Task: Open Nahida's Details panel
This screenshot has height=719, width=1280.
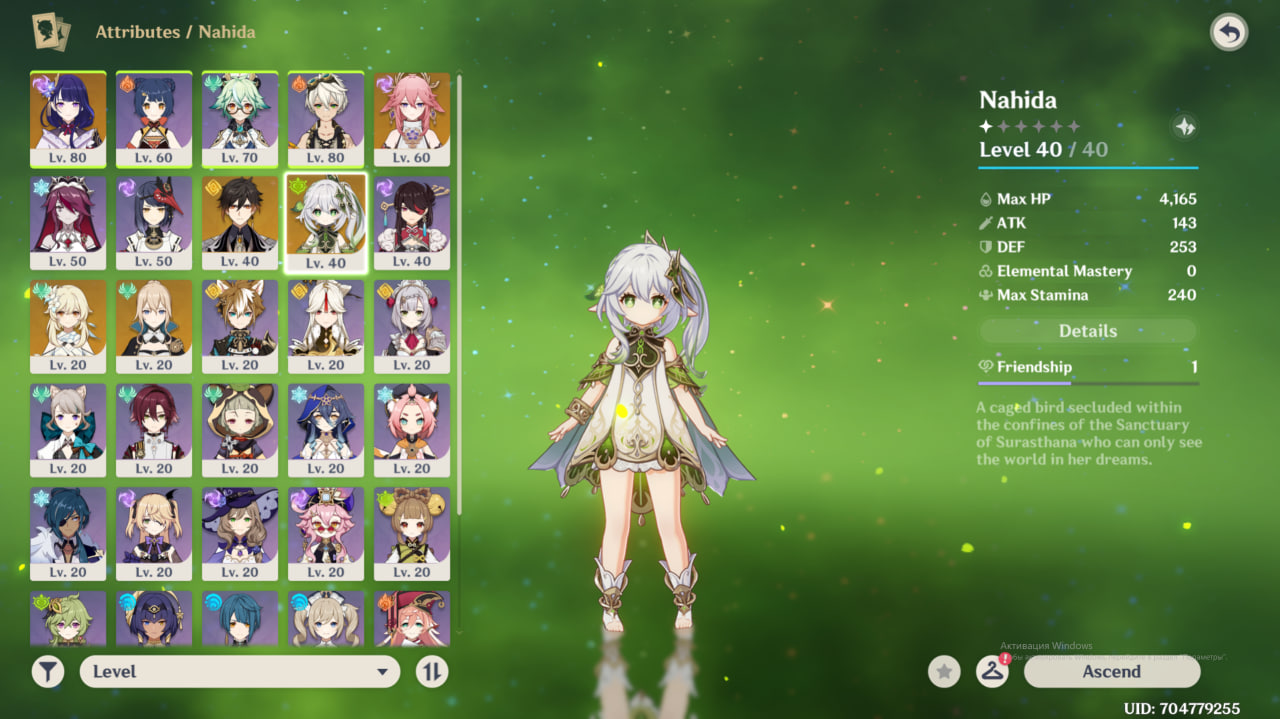Action: coord(1087,331)
